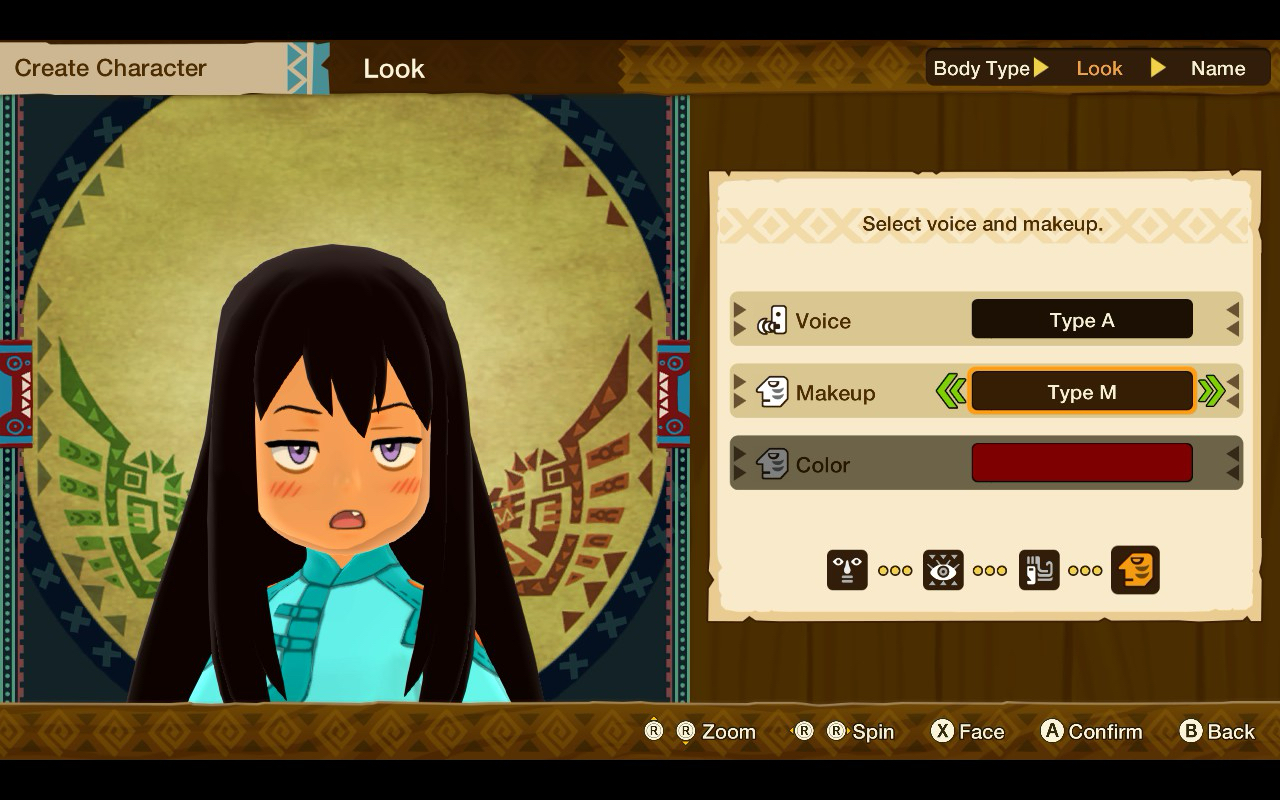
Task: Highlight the Color row label
Action: pos(821,465)
